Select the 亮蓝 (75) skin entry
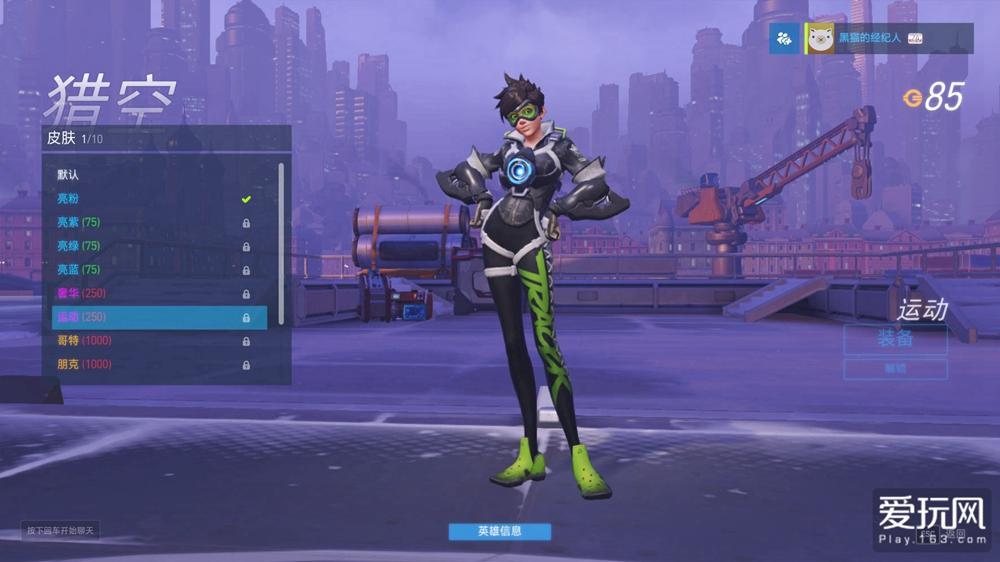This screenshot has height=562, width=1000. click(150, 270)
